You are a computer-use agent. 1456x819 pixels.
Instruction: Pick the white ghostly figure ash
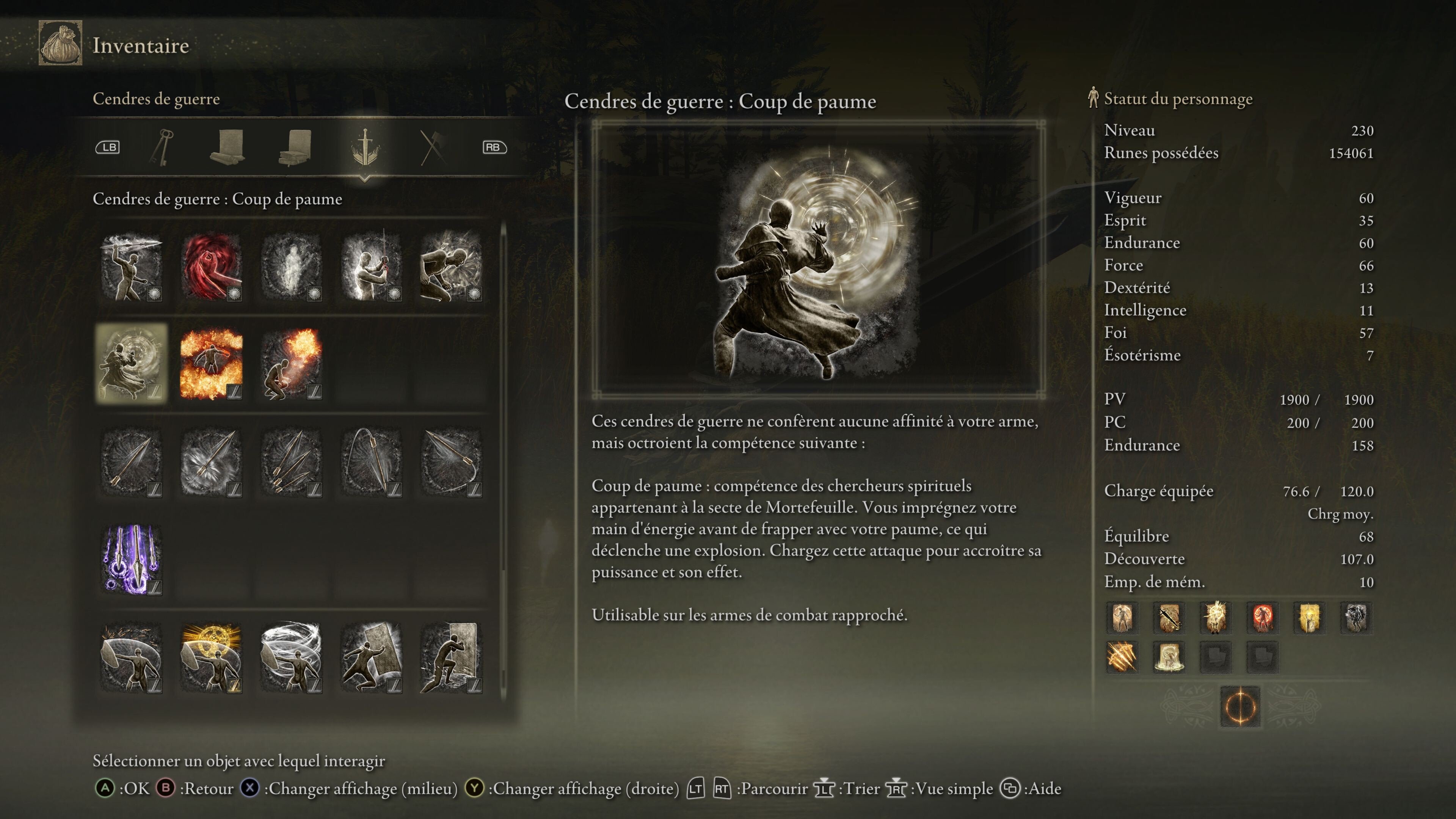tap(291, 266)
